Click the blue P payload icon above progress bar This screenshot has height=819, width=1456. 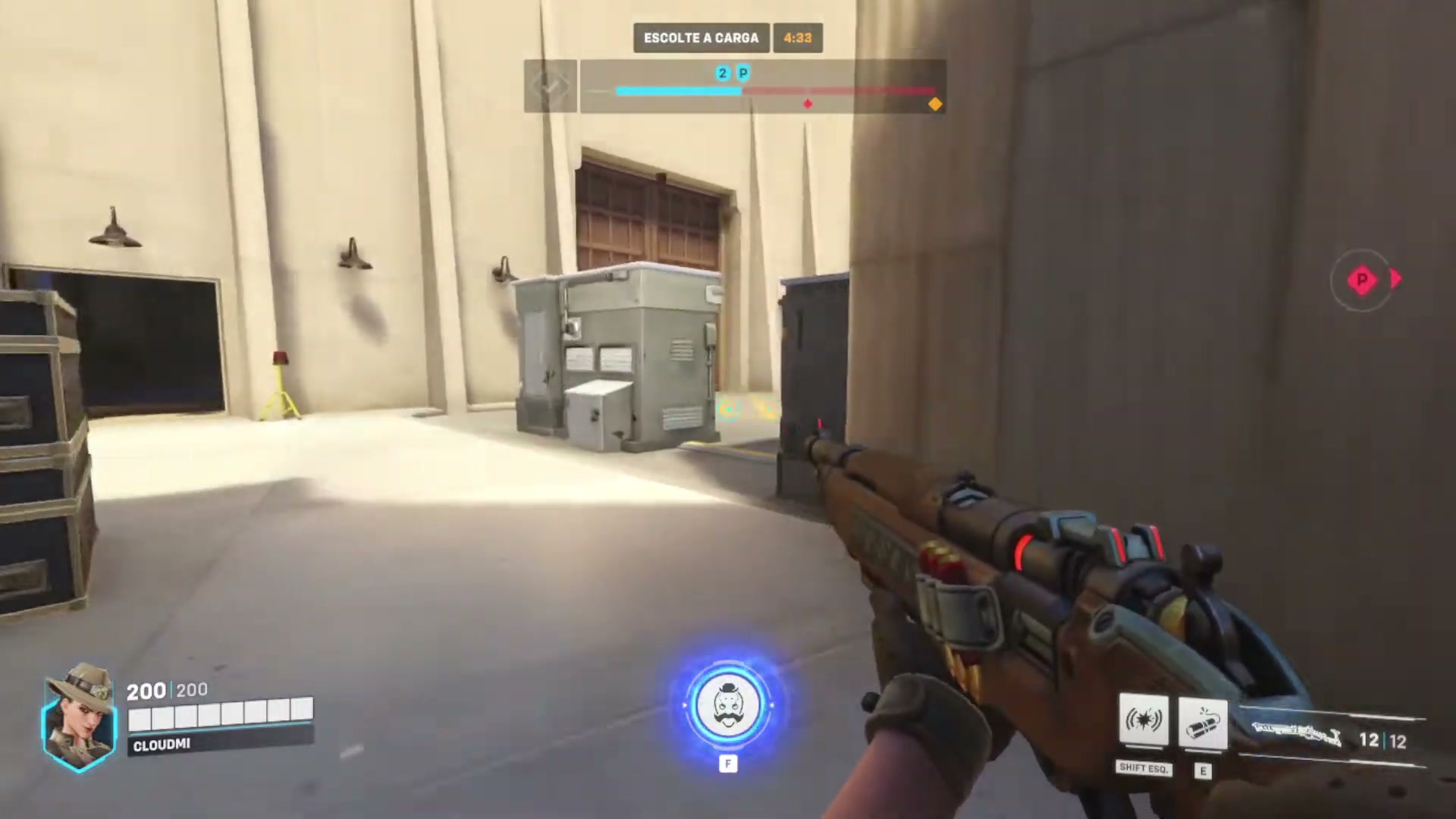point(743,74)
